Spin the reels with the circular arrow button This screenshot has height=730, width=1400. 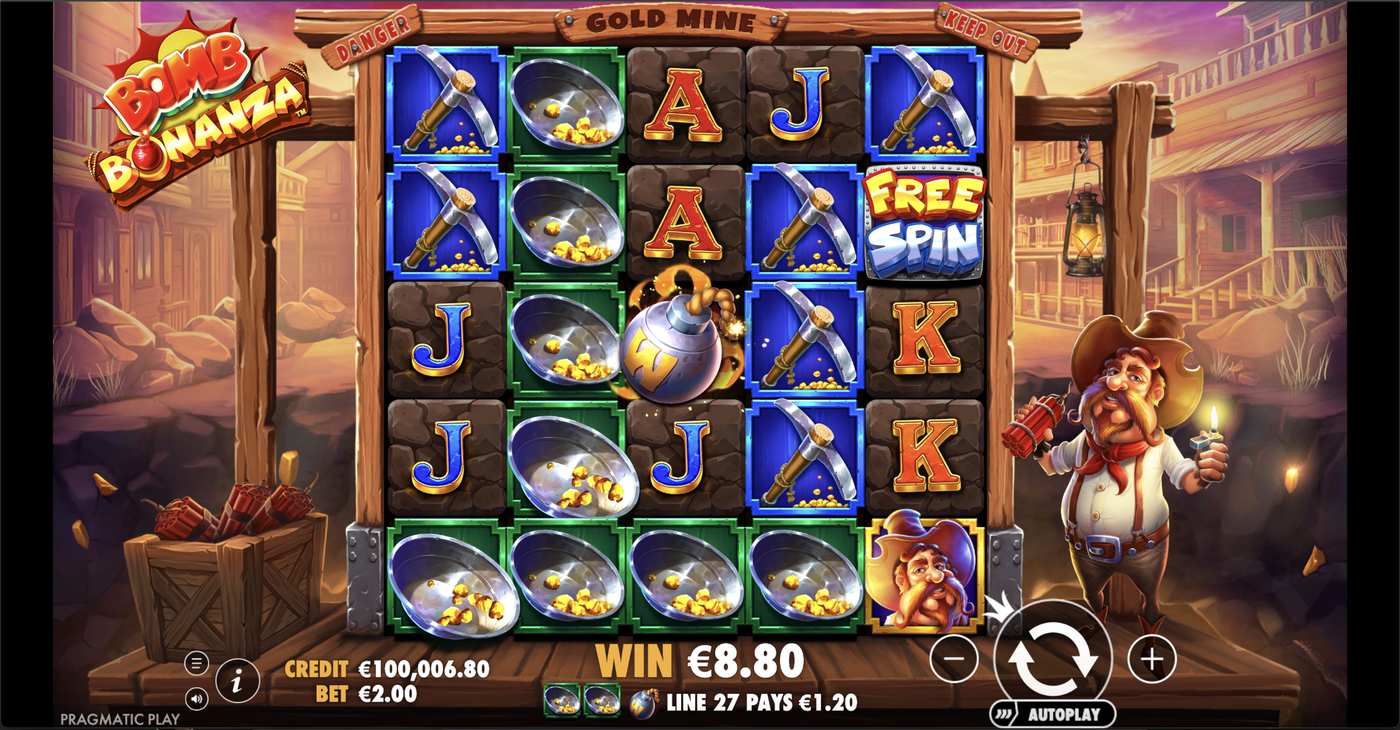(x=1052, y=659)
